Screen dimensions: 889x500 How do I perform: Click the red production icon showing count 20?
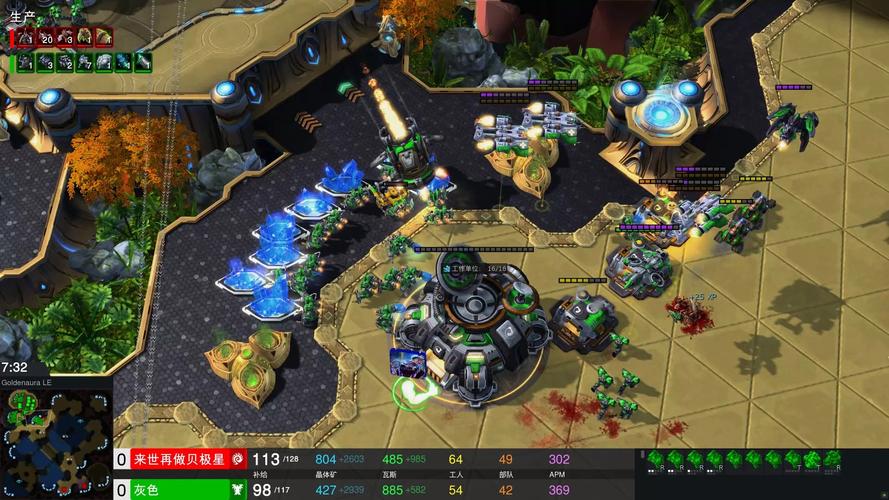pos(45,37)
